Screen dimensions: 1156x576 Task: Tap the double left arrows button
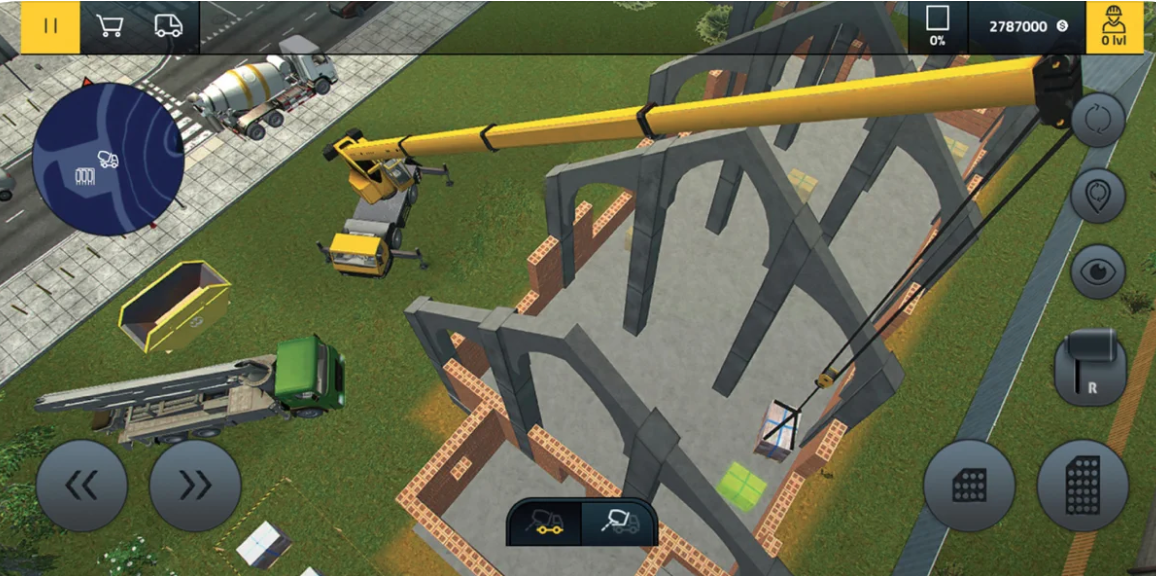82,486
